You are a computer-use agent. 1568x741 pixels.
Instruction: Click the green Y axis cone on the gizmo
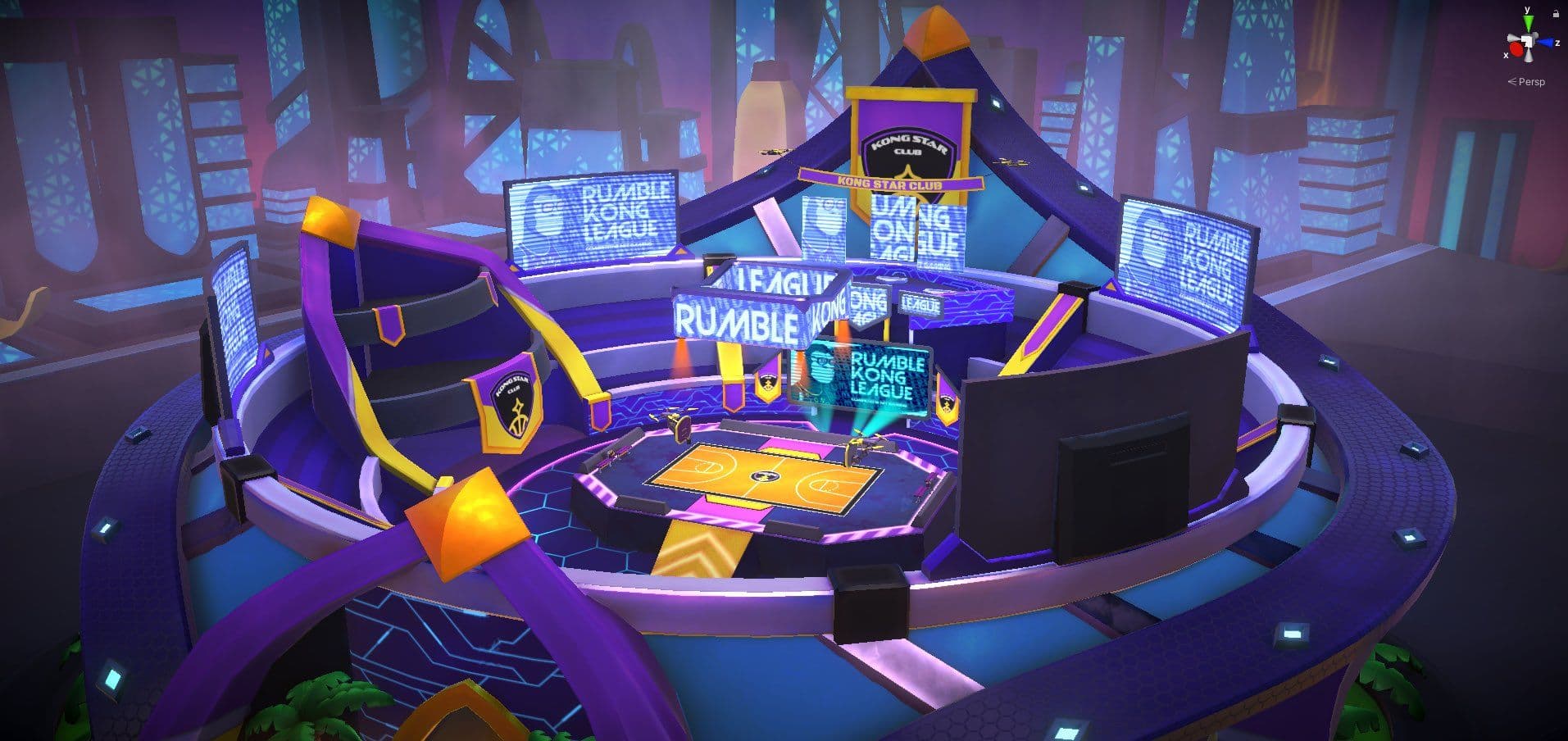[1529, 21]
